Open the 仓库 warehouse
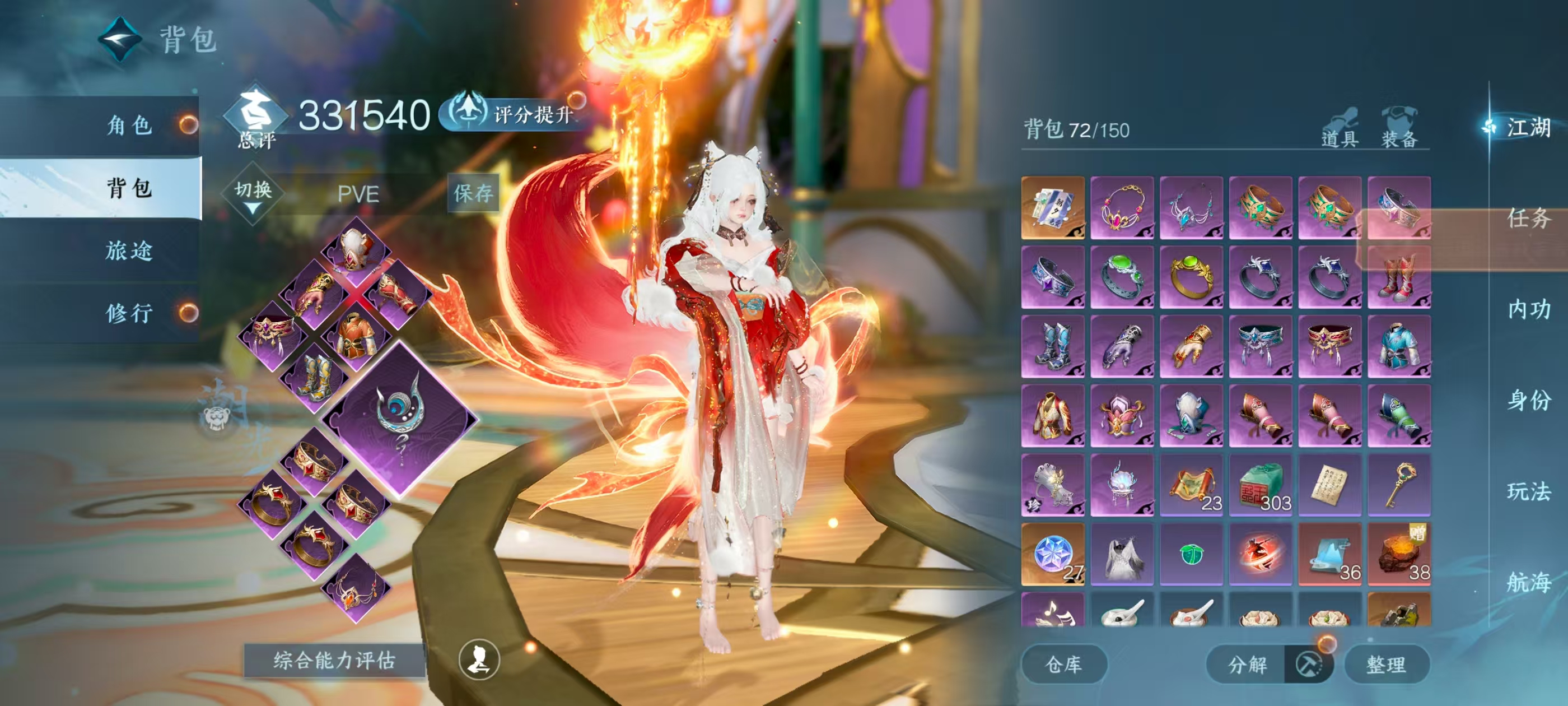The height and width of the screenshot is (706, 1568). click(x=1063, y=664)
